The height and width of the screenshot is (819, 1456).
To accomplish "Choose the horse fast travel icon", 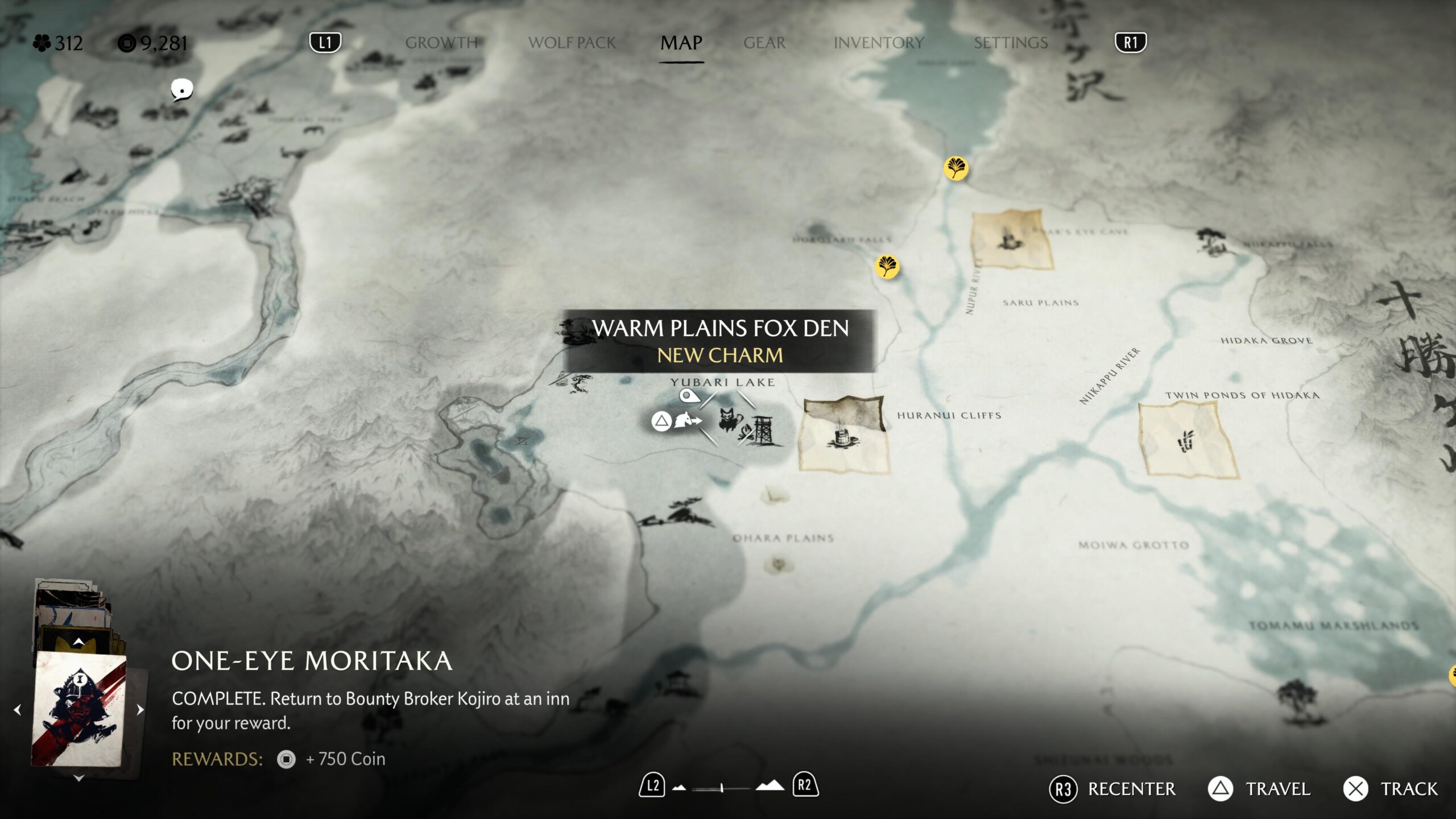I will [x=686, y=421].
